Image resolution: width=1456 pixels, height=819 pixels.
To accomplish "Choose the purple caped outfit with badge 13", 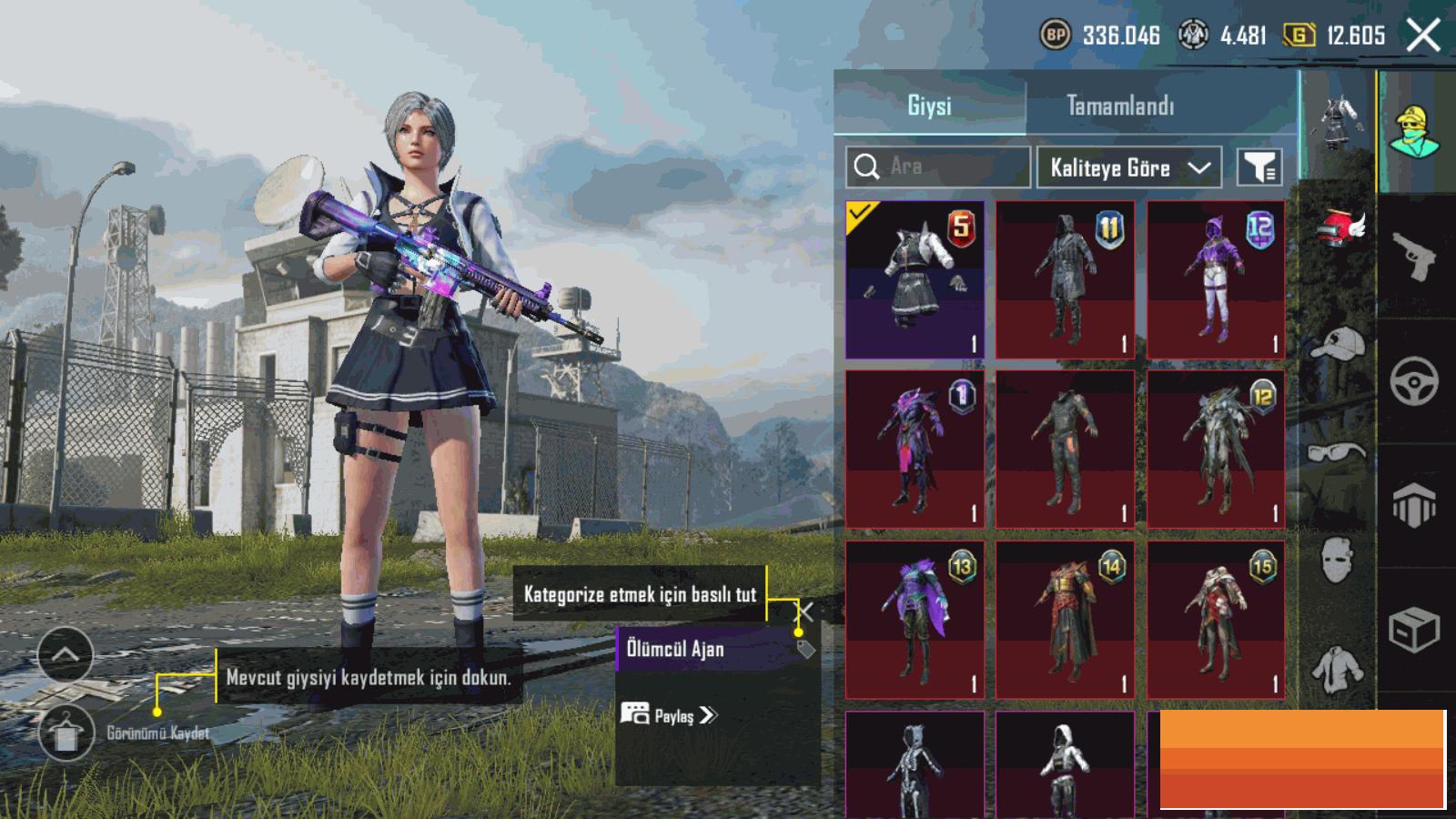I will pyautogui.click(x=915, y=620).
